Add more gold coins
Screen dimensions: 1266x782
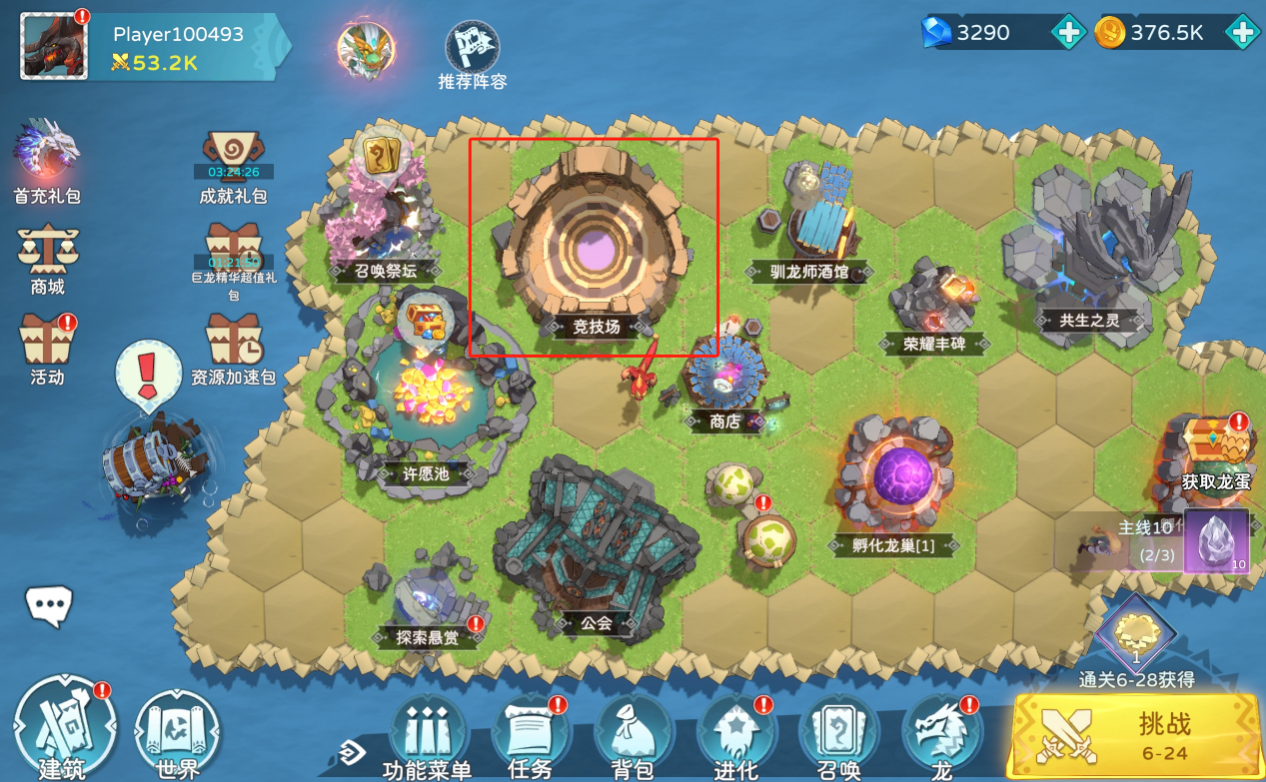click(1242, 33)
